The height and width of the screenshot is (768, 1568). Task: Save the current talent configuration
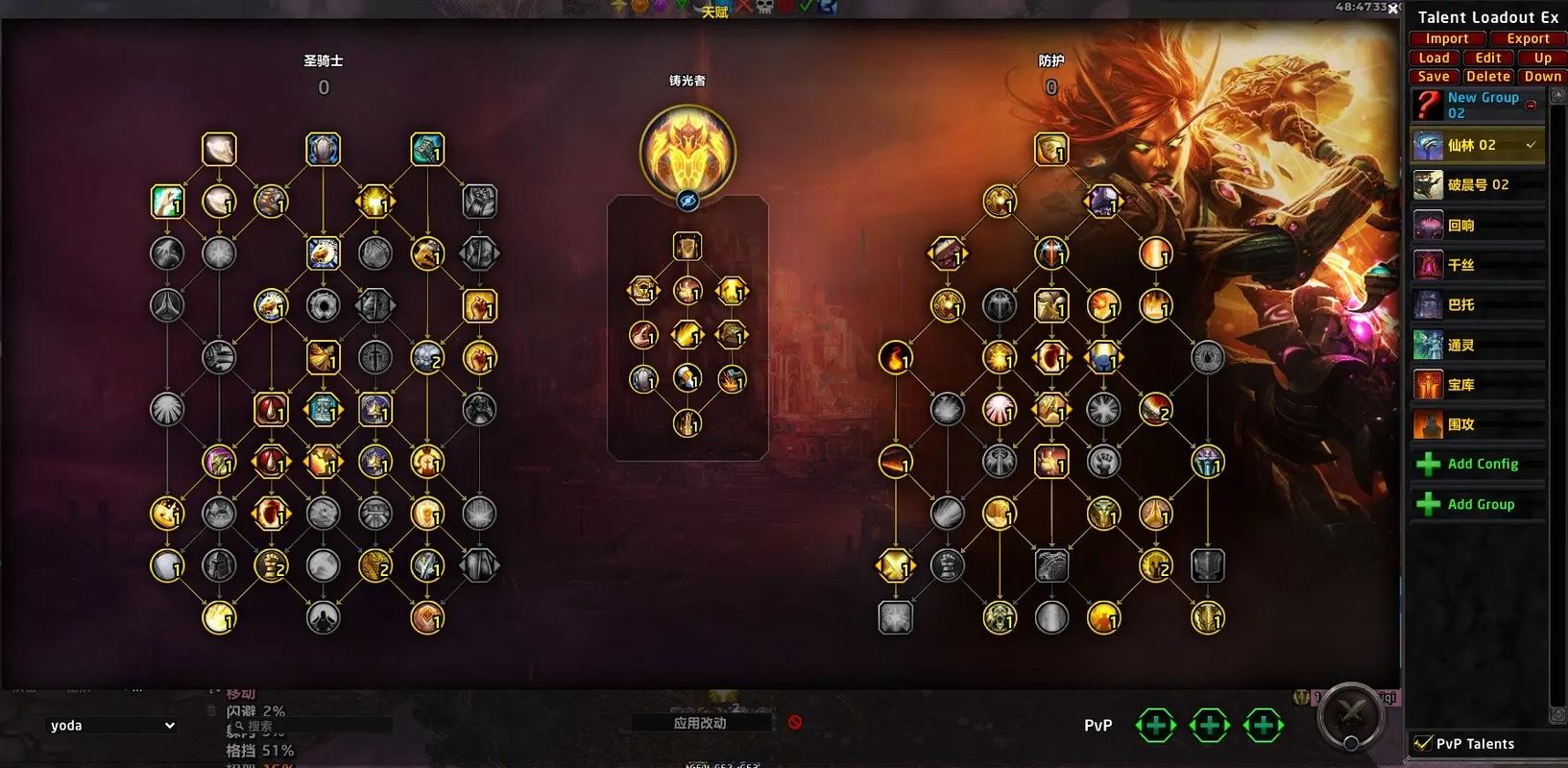coord(1434,77)
